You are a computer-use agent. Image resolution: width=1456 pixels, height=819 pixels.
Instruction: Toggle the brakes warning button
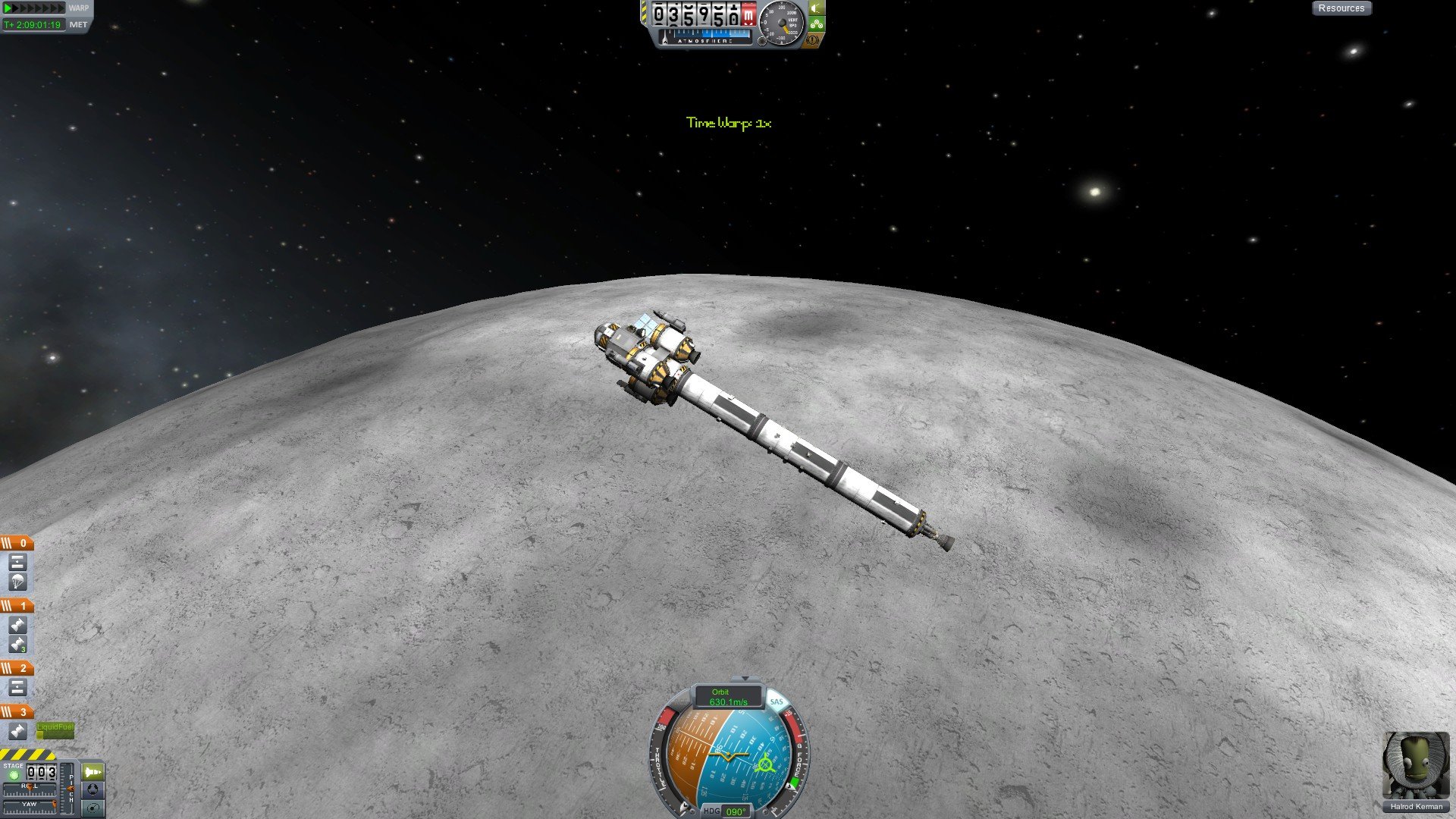pyautogui.click(x=814, y=39)
